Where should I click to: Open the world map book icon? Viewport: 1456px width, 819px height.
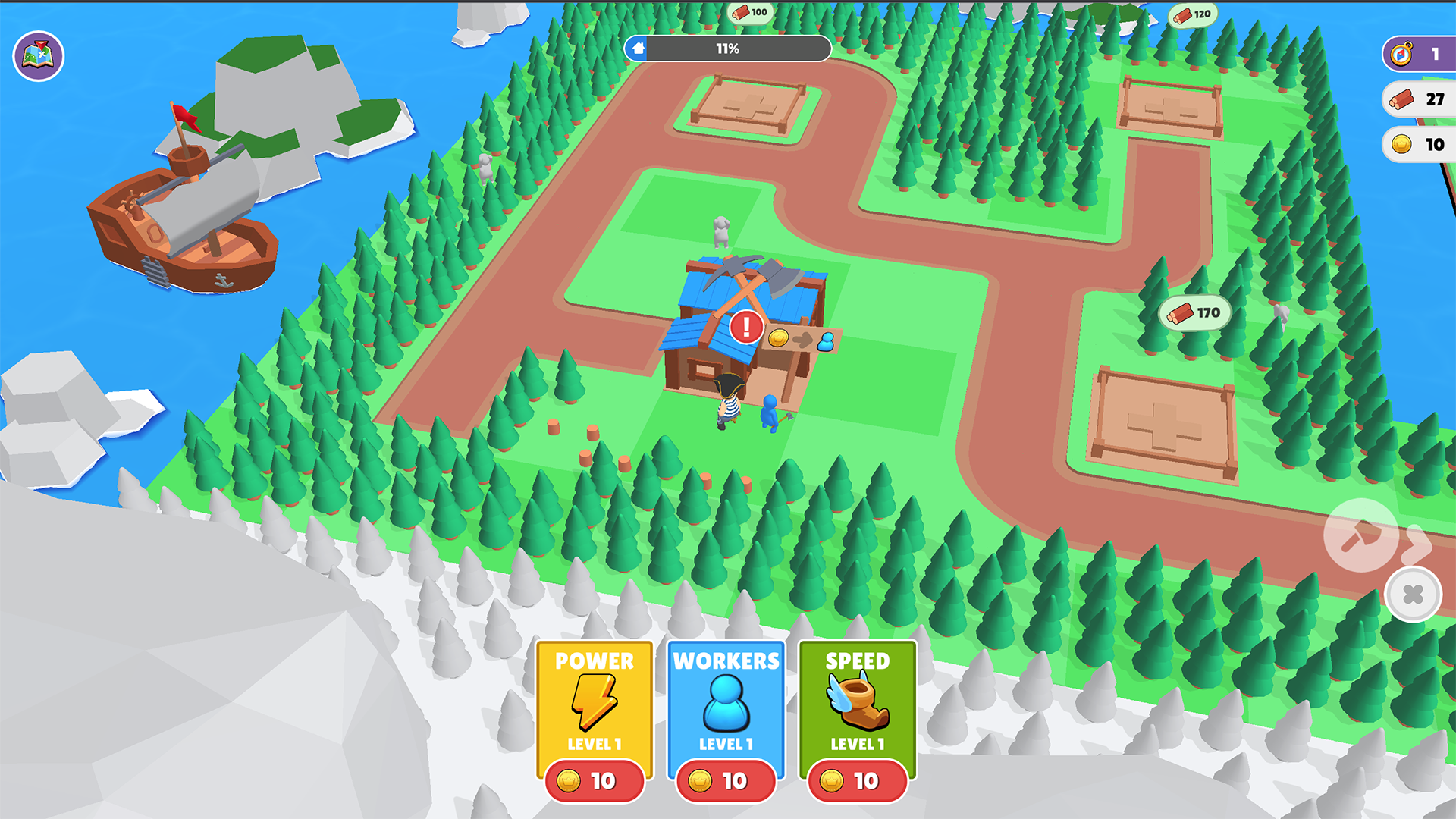(38, 55)
